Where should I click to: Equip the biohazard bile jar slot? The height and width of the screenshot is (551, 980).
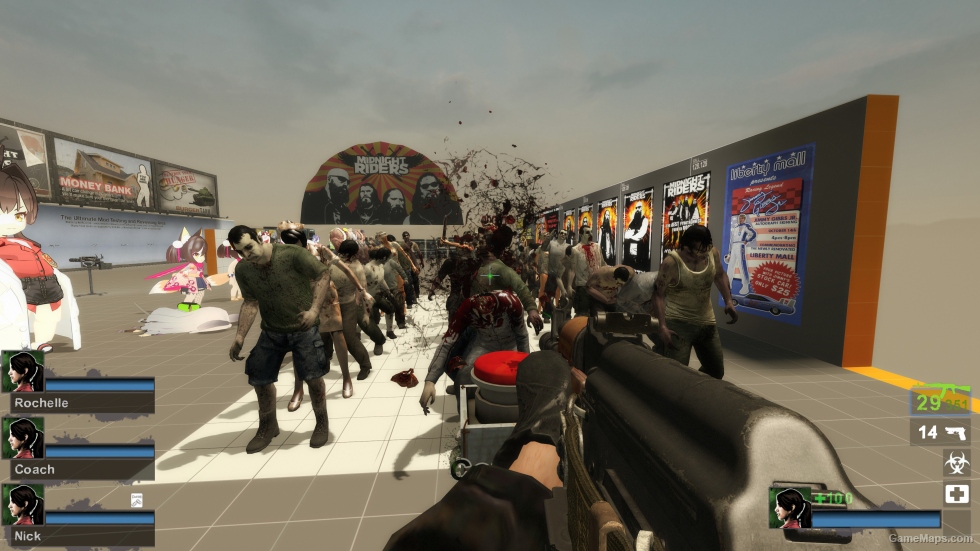(956, 462)
